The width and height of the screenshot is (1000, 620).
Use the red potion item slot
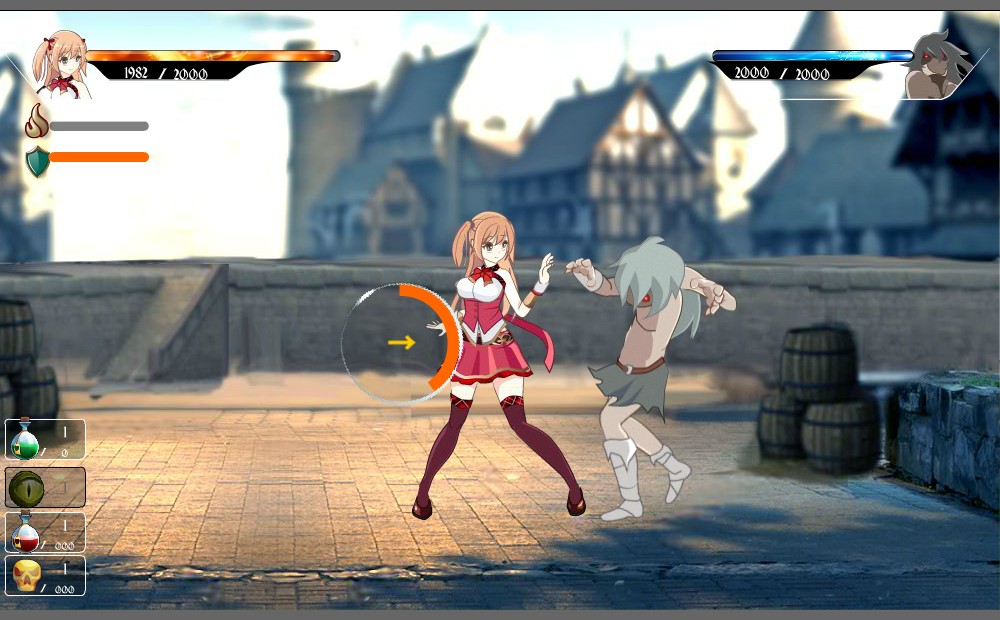tap(45, 532)
